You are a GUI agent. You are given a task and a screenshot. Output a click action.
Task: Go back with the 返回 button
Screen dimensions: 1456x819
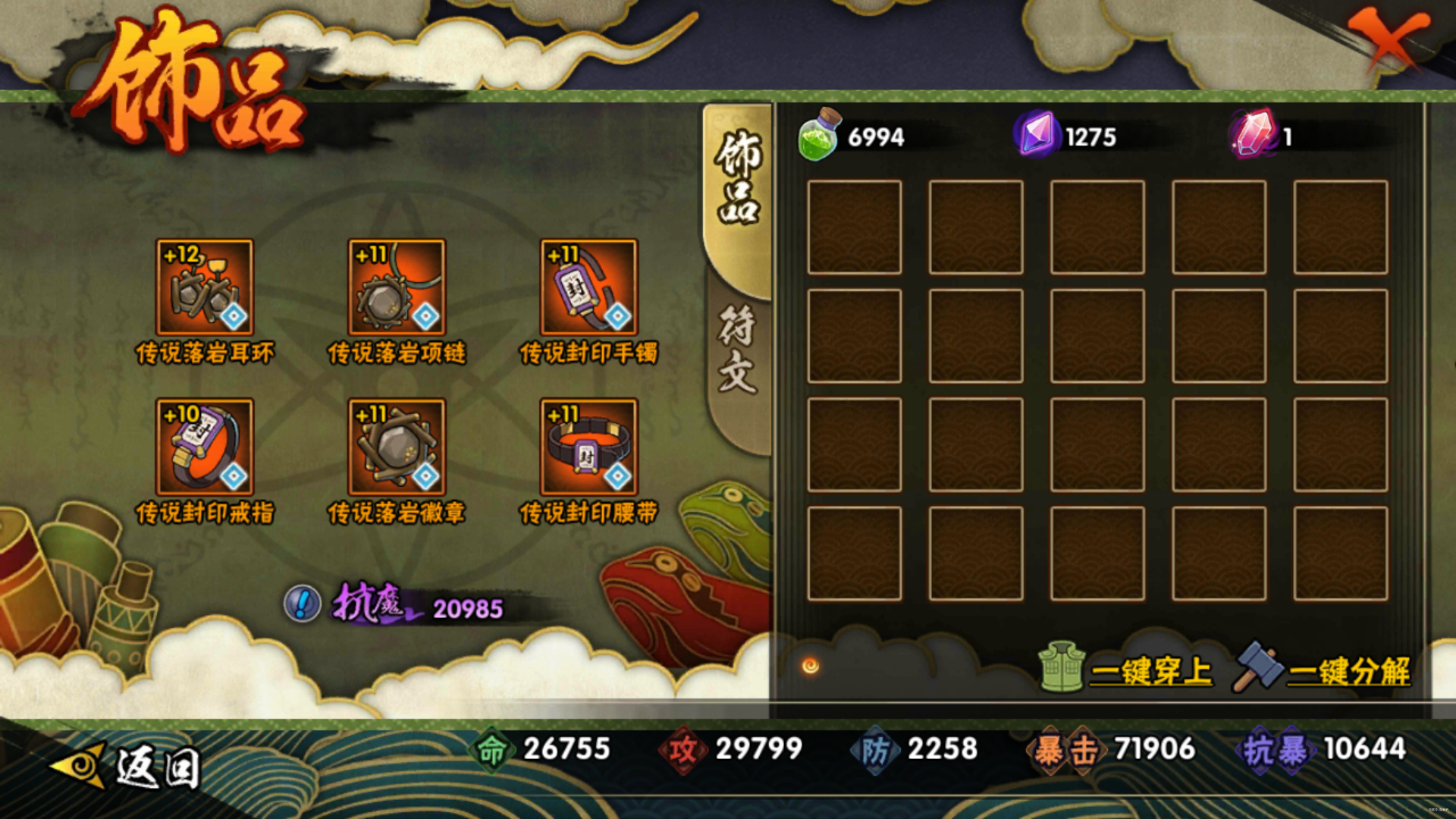(x=129, y=766)
